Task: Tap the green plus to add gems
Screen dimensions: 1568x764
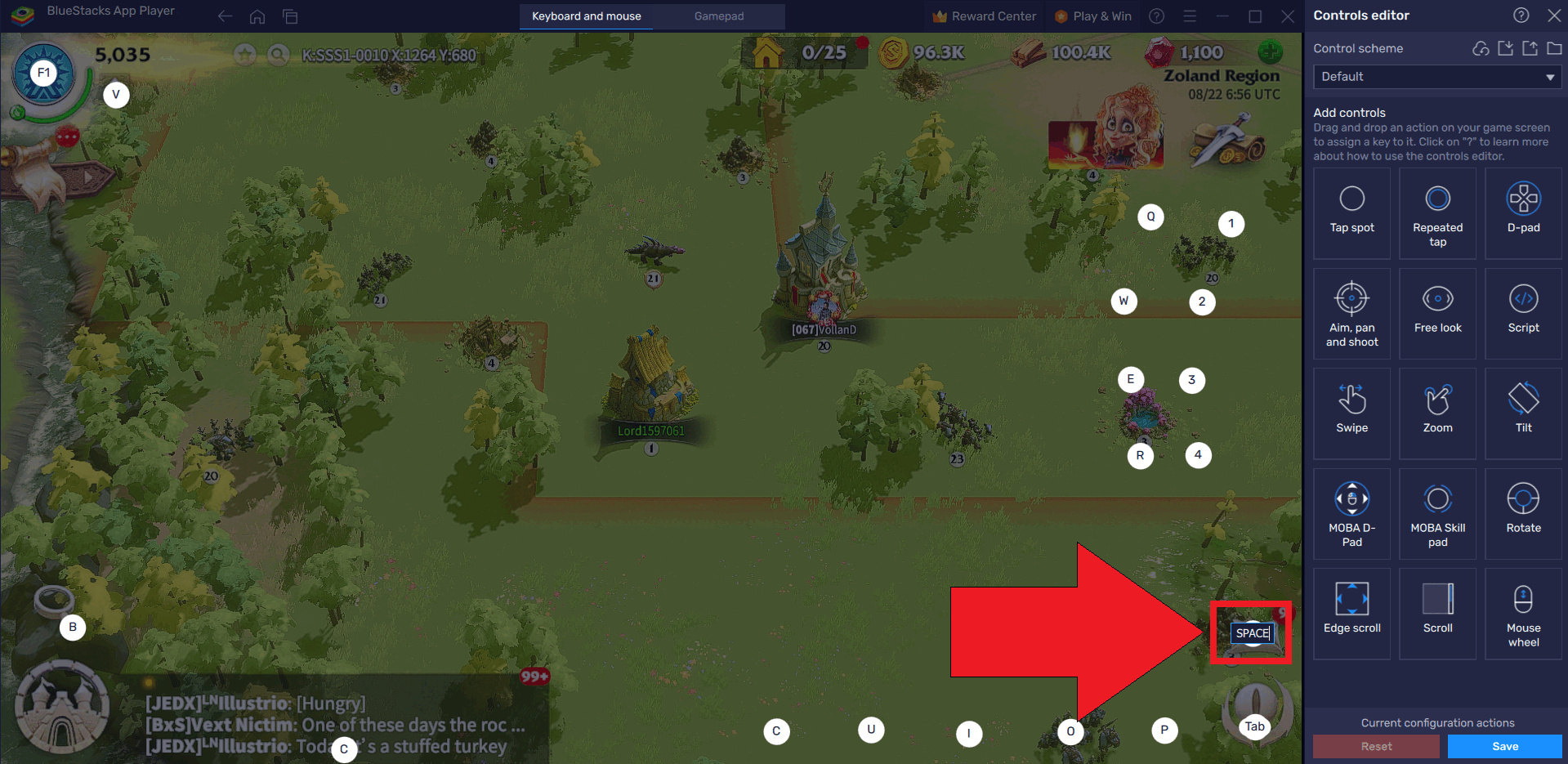Action: click(x=1270, y=52)
